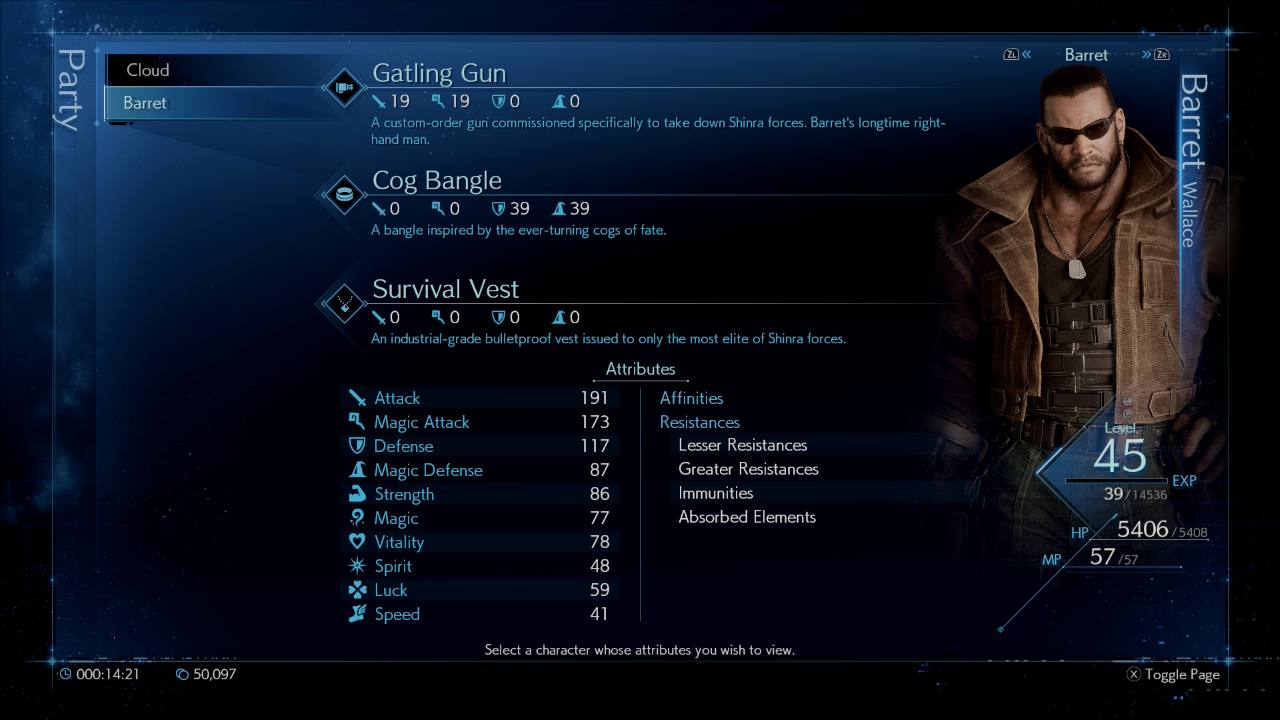The width and height of the screenshot is (1280, 720).
Task: Pick the Survival Vest accessory entry
Action: [x=446, y=289]
